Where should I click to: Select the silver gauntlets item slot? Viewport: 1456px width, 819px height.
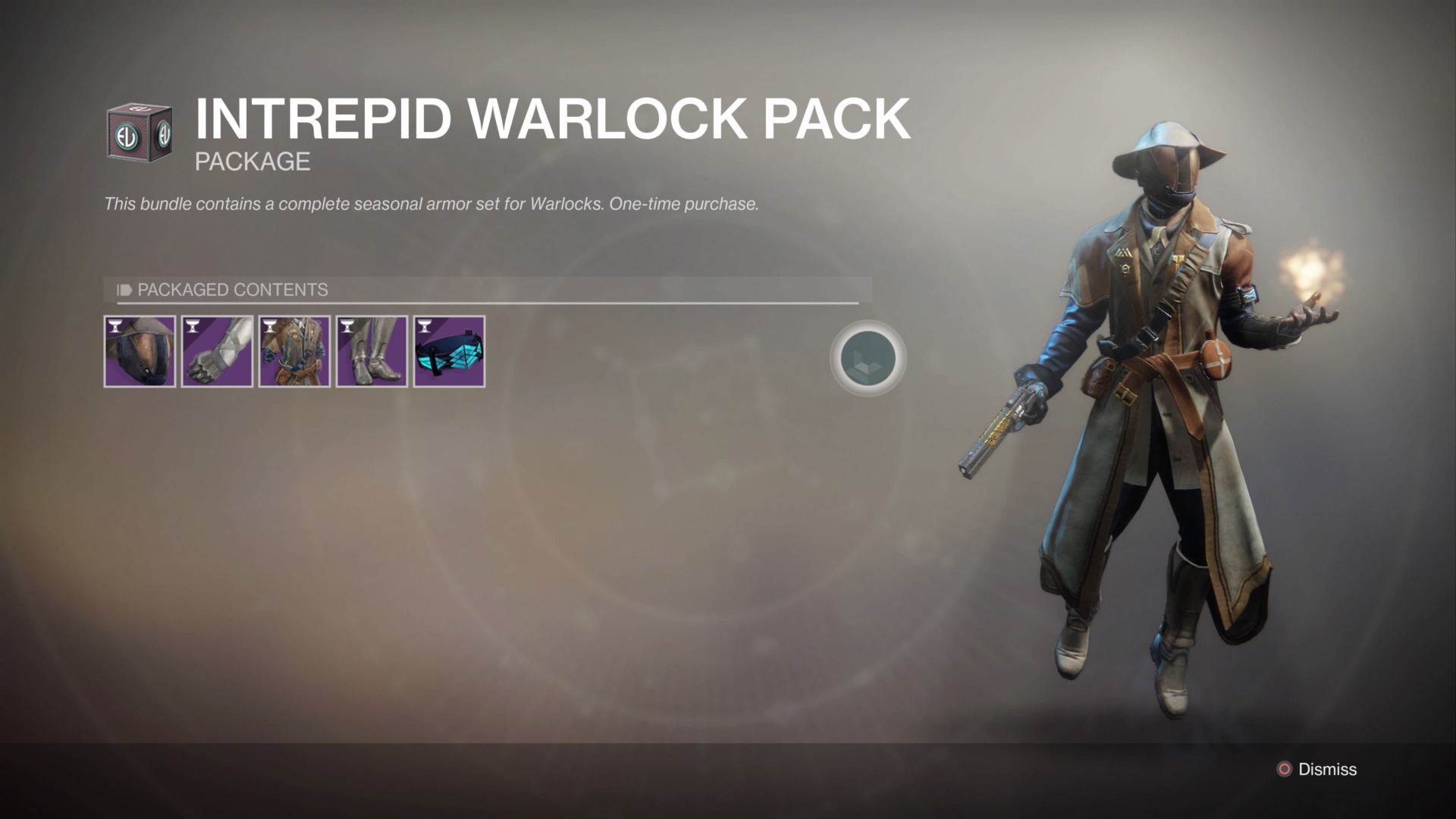point(217,352)
